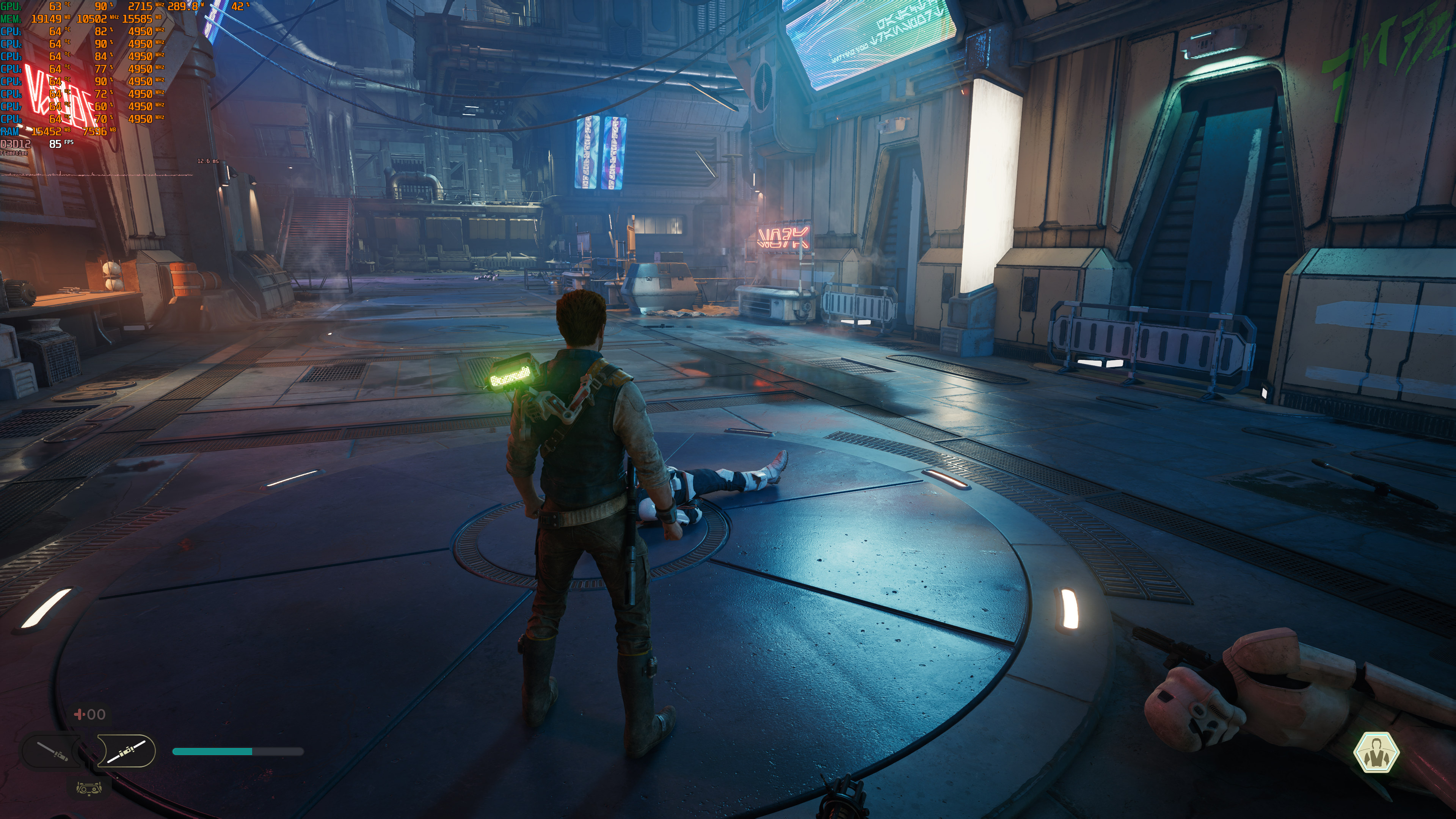Click the hexagonal character portrait icon
This screenshot has height=819, width=1456.
[1376, 752]
